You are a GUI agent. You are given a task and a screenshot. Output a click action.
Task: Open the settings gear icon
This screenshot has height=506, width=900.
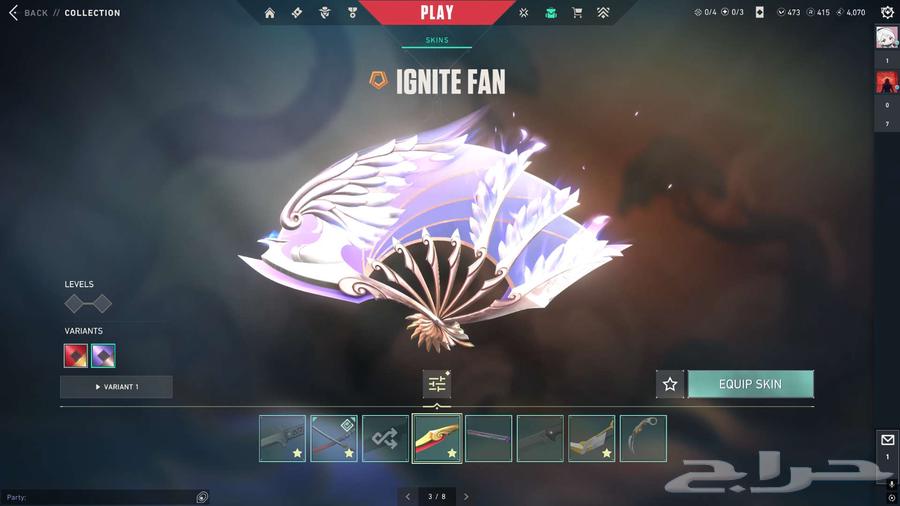tap(887, 13)
